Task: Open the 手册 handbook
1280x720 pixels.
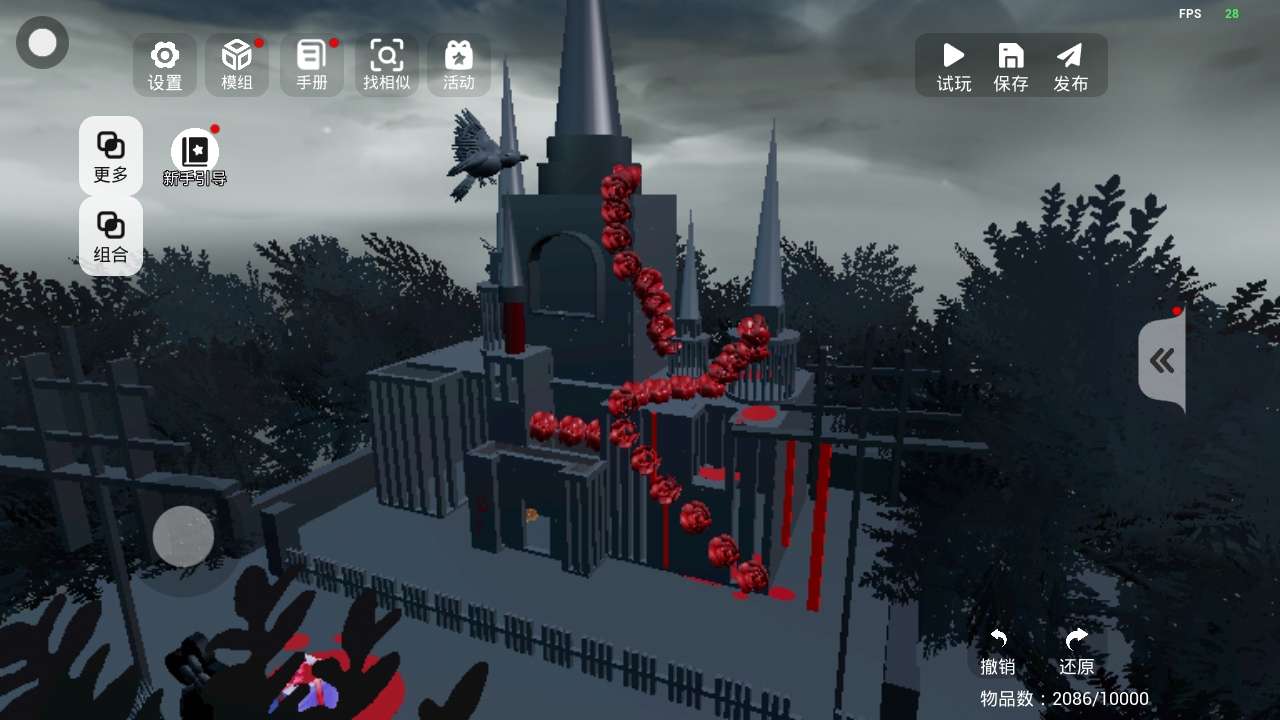Action: point(312,65)
